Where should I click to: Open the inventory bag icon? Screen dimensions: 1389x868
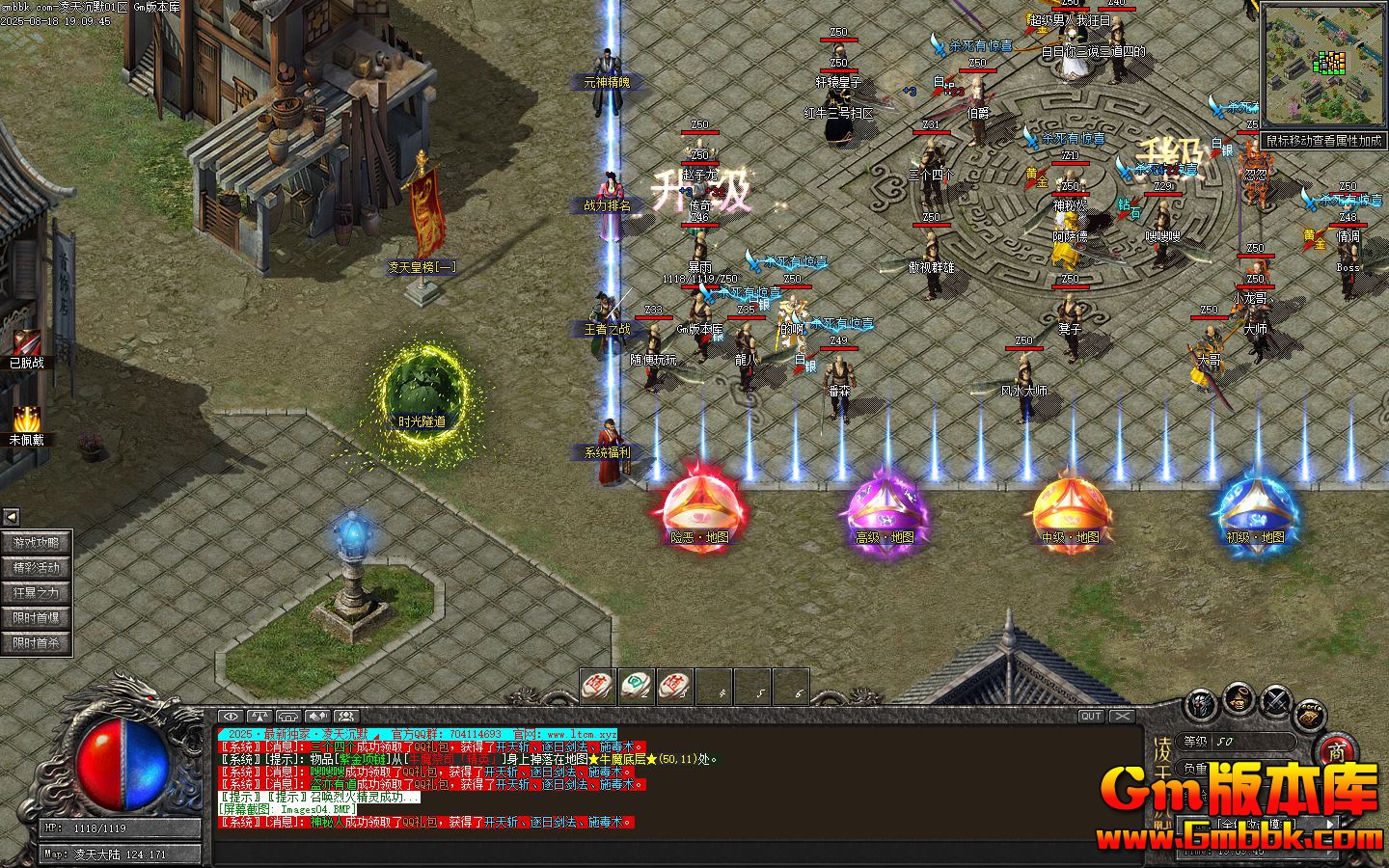pos(1239,699)
